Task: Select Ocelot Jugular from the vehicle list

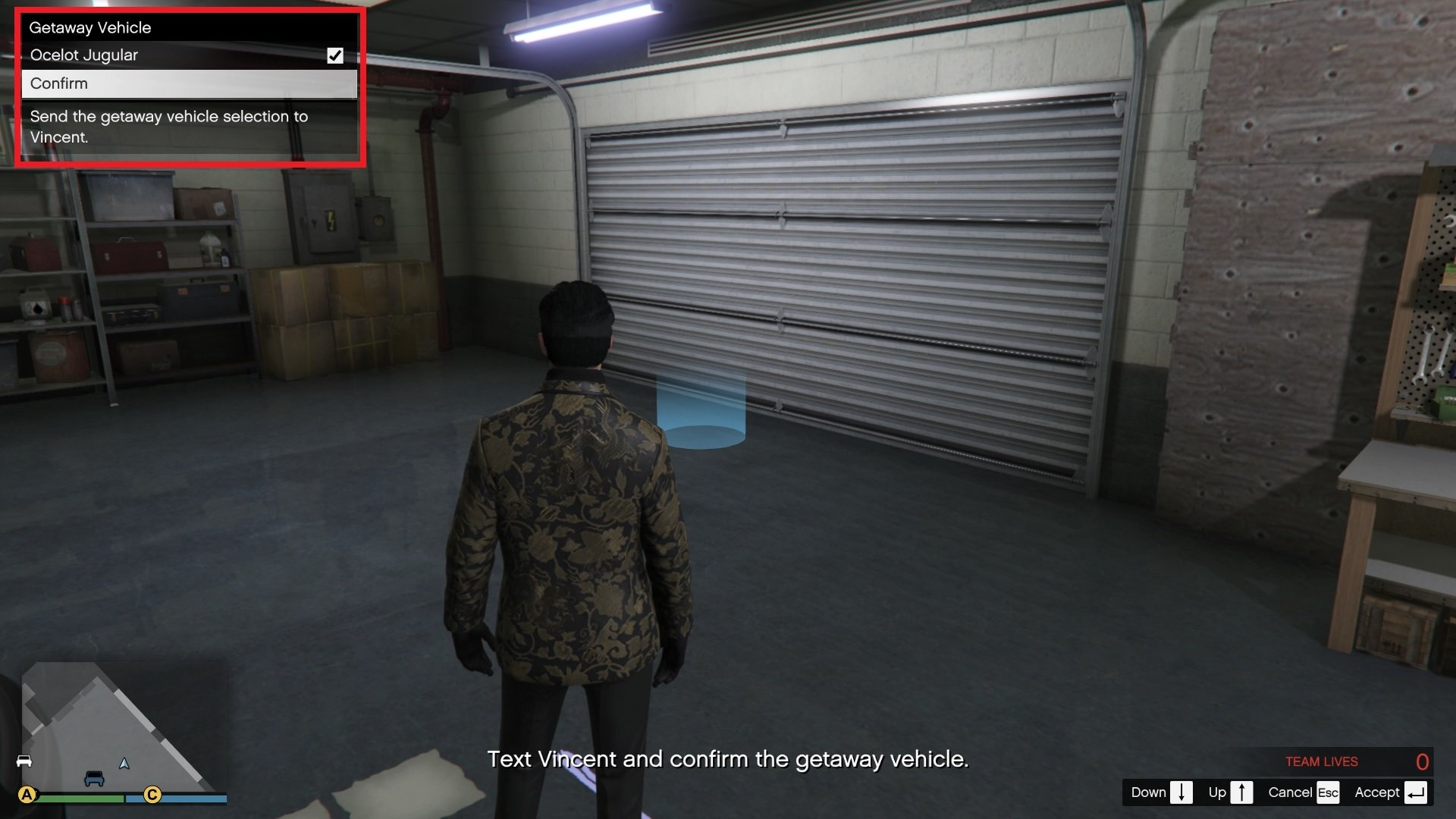Action: tap(83, 55)
